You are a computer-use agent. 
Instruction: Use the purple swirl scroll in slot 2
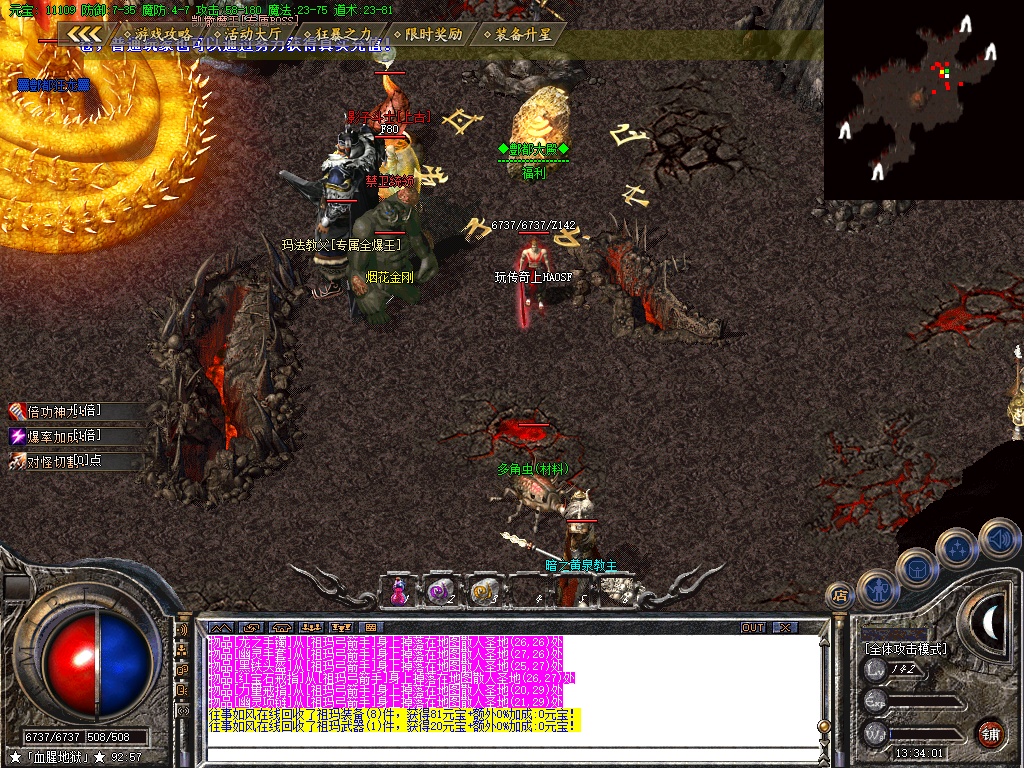tap(441, 591)
